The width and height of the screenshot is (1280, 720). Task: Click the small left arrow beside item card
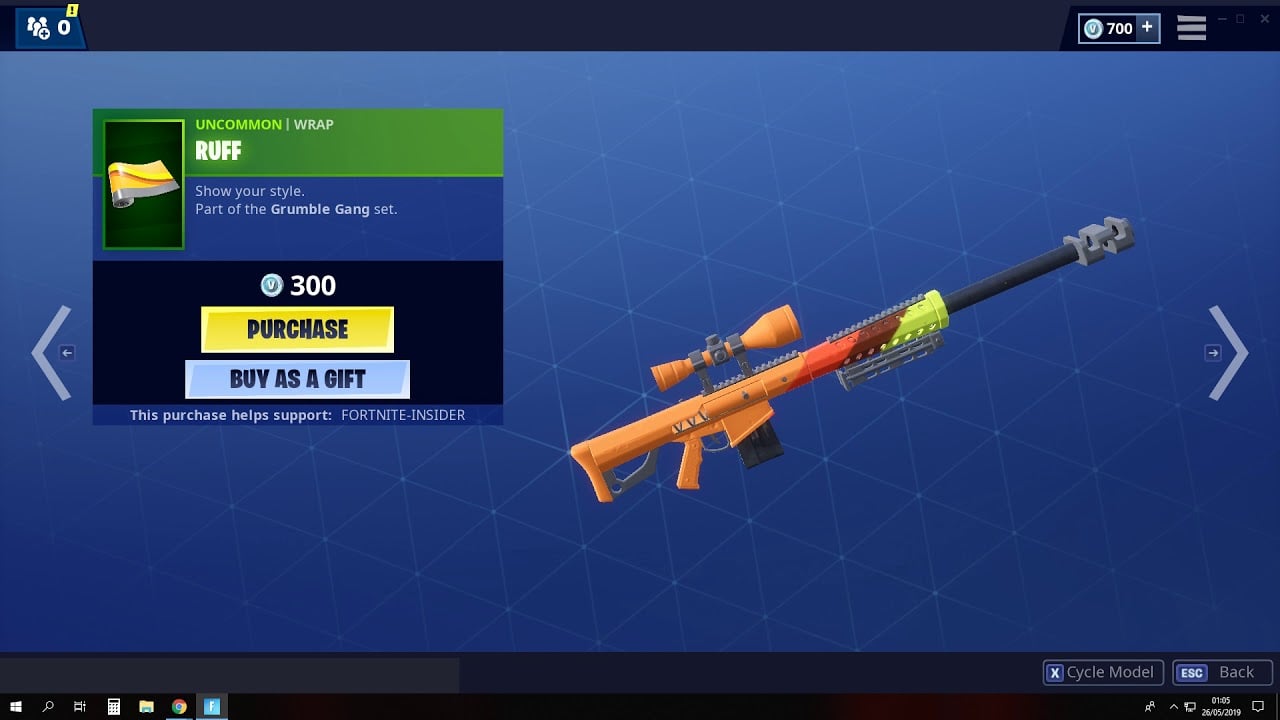(x=66, y=352)
